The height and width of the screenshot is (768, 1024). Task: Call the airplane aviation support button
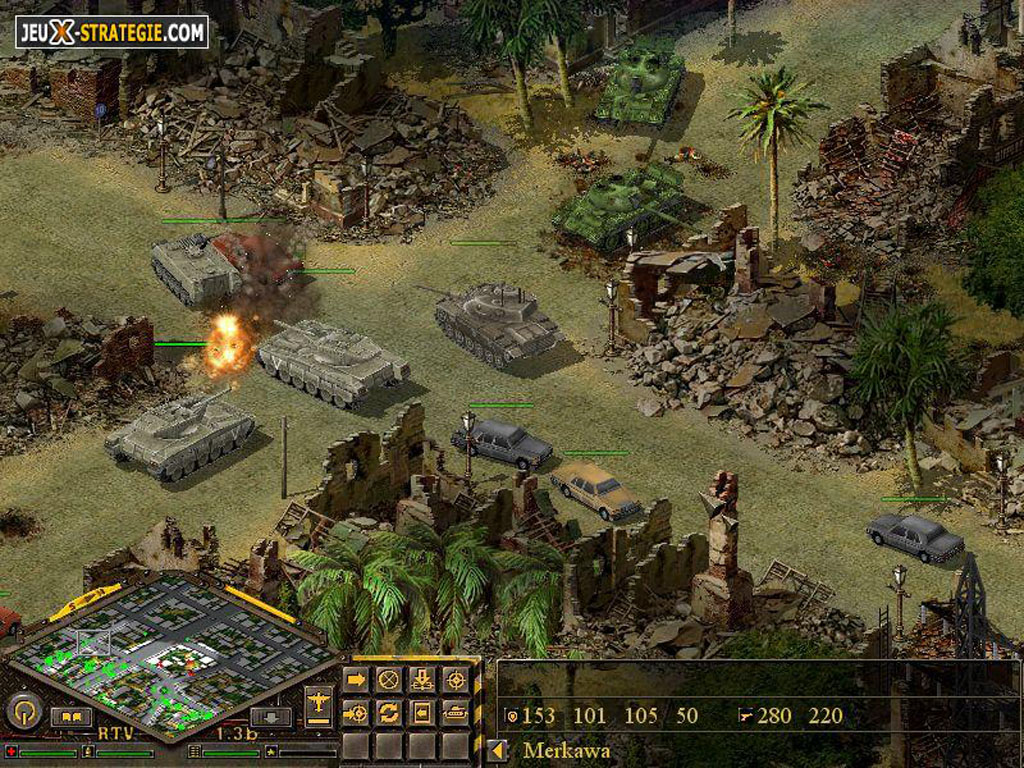[318, 704]
